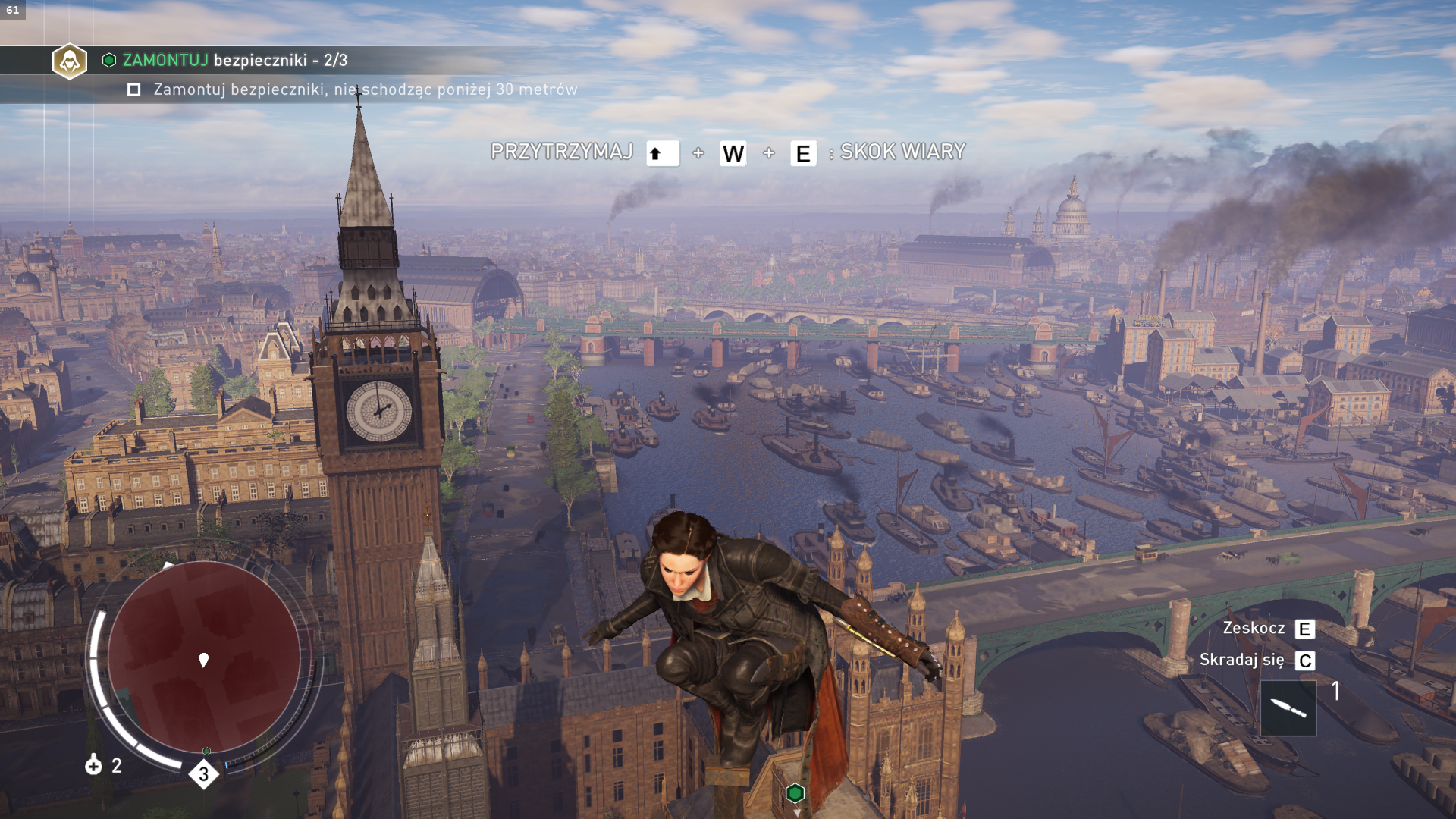Open the ZAMONTUJ bezpieczniki objective tracker
This screenshot has height=819, width=1456.
[235, 61]
